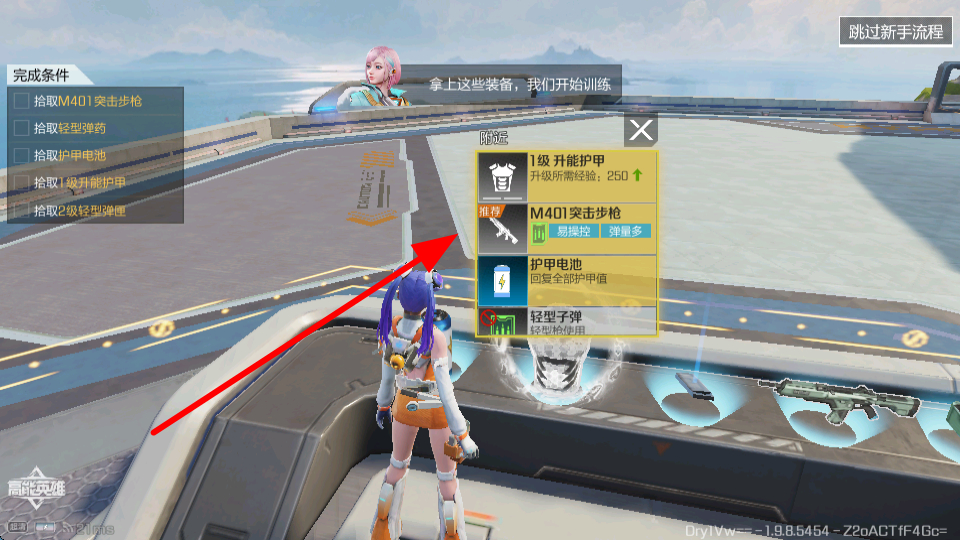The width and height of the screenshot is (960, 540).
Task: Open the 完成条件 objectives header
Action: click(42, 75)
